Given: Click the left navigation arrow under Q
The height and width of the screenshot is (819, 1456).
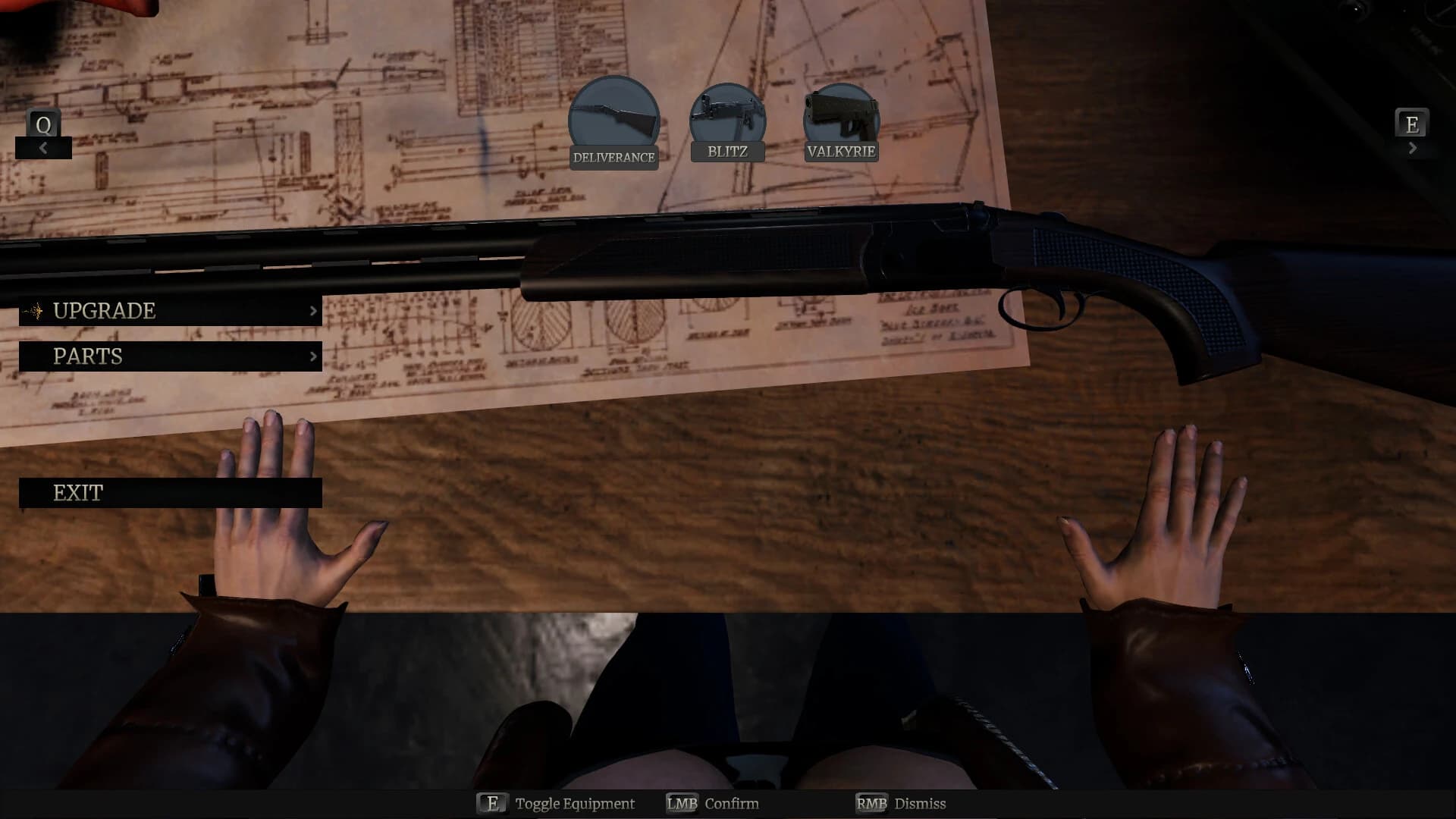Looking at the screenshot, I should (43, 148).
